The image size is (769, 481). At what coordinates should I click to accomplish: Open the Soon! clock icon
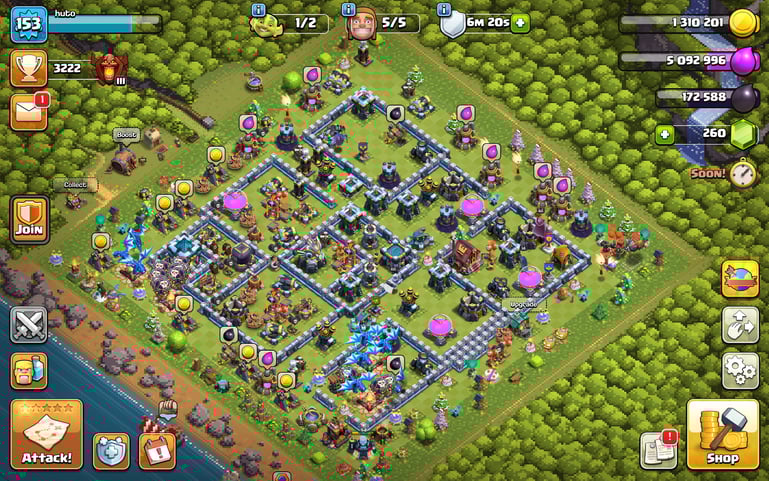[x=741, y=173]
